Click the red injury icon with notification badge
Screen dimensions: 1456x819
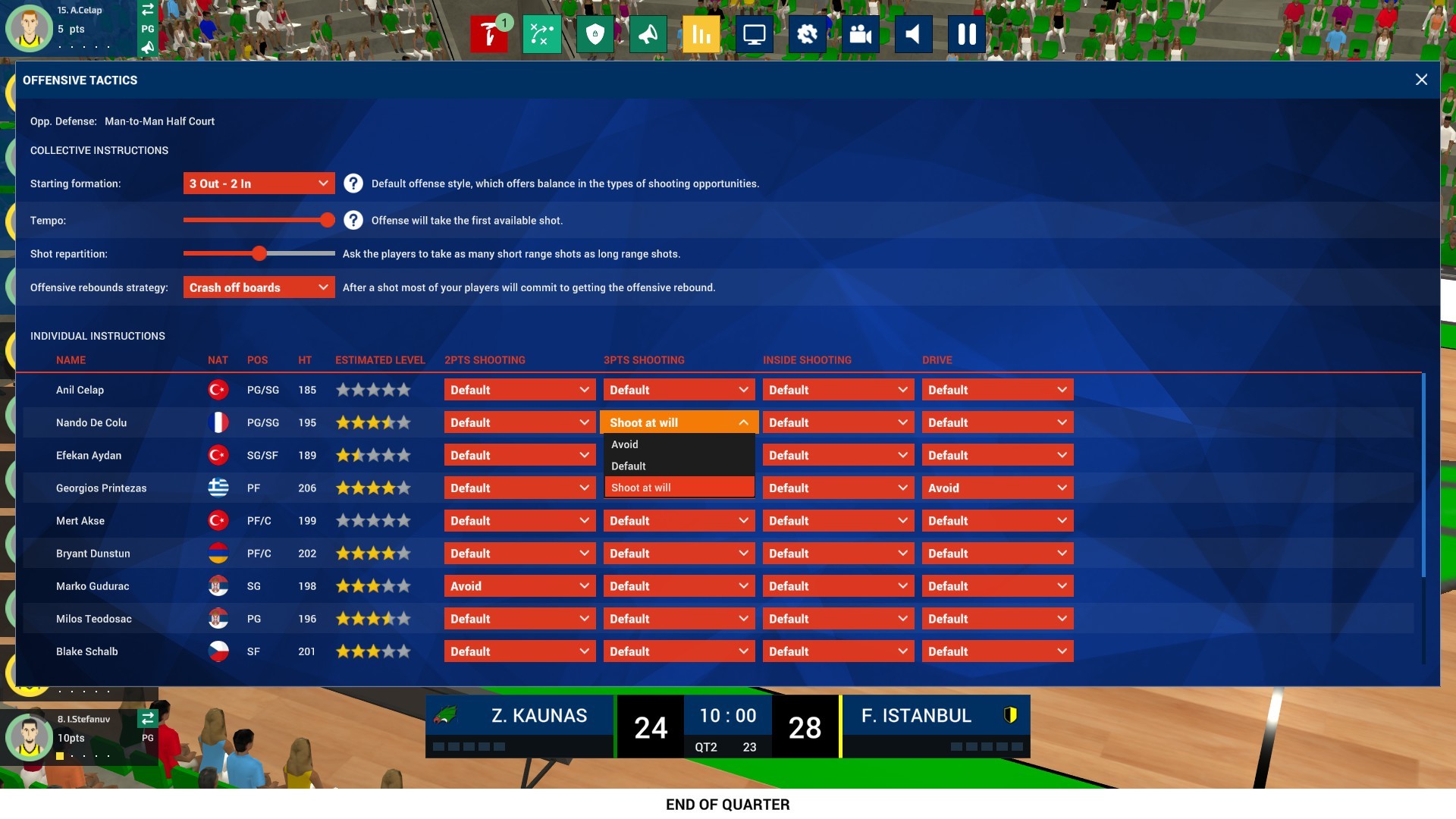490,34
